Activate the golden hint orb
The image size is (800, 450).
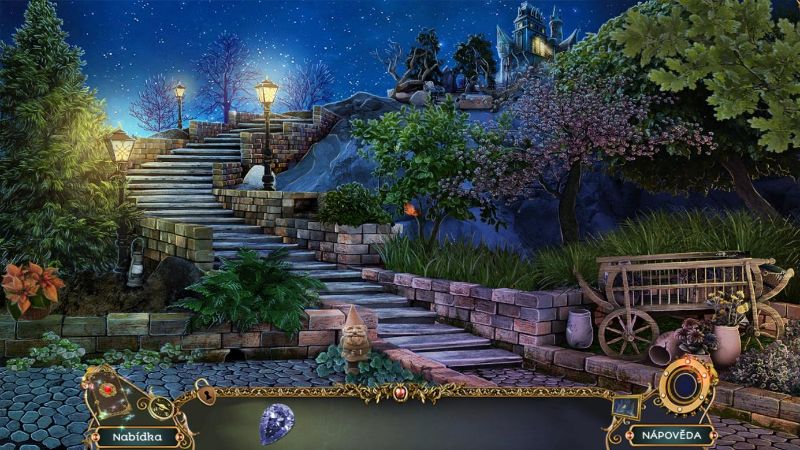coord(685,385)
